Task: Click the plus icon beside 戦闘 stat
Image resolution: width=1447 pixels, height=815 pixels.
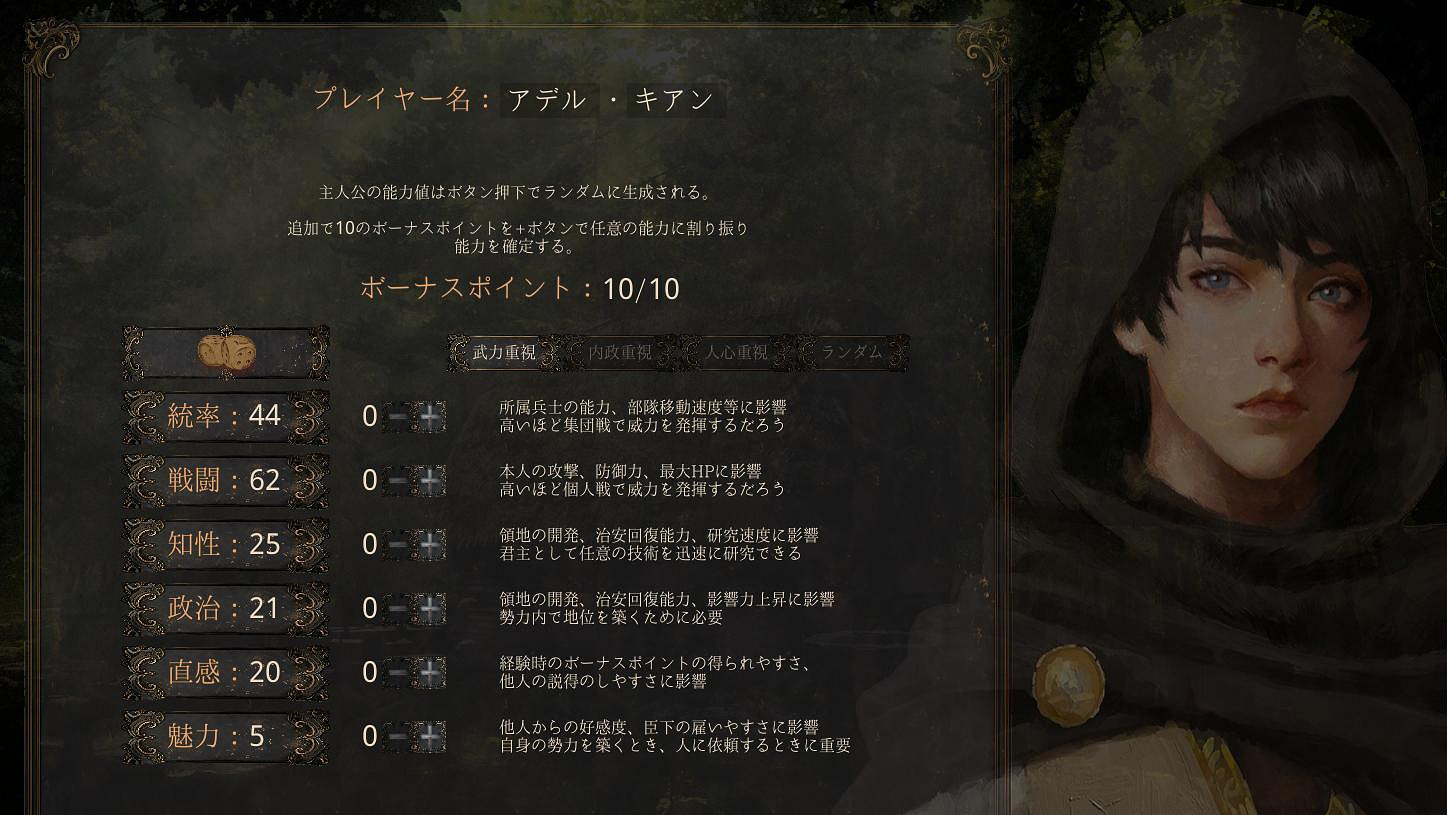Action: [429, 480]
